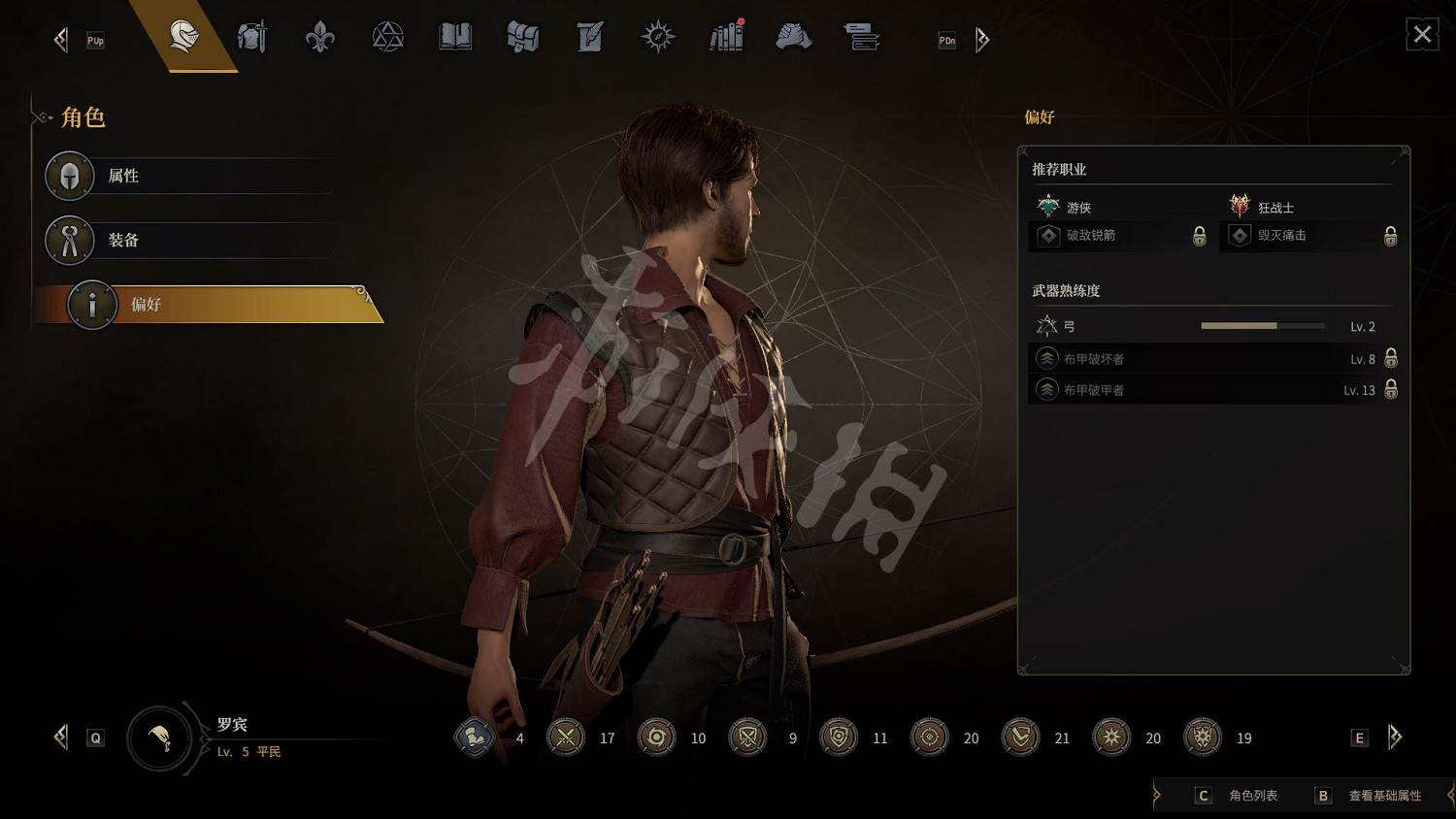Open the compass tab
This screenshot has height=819, width=1456.
(658, 38)
